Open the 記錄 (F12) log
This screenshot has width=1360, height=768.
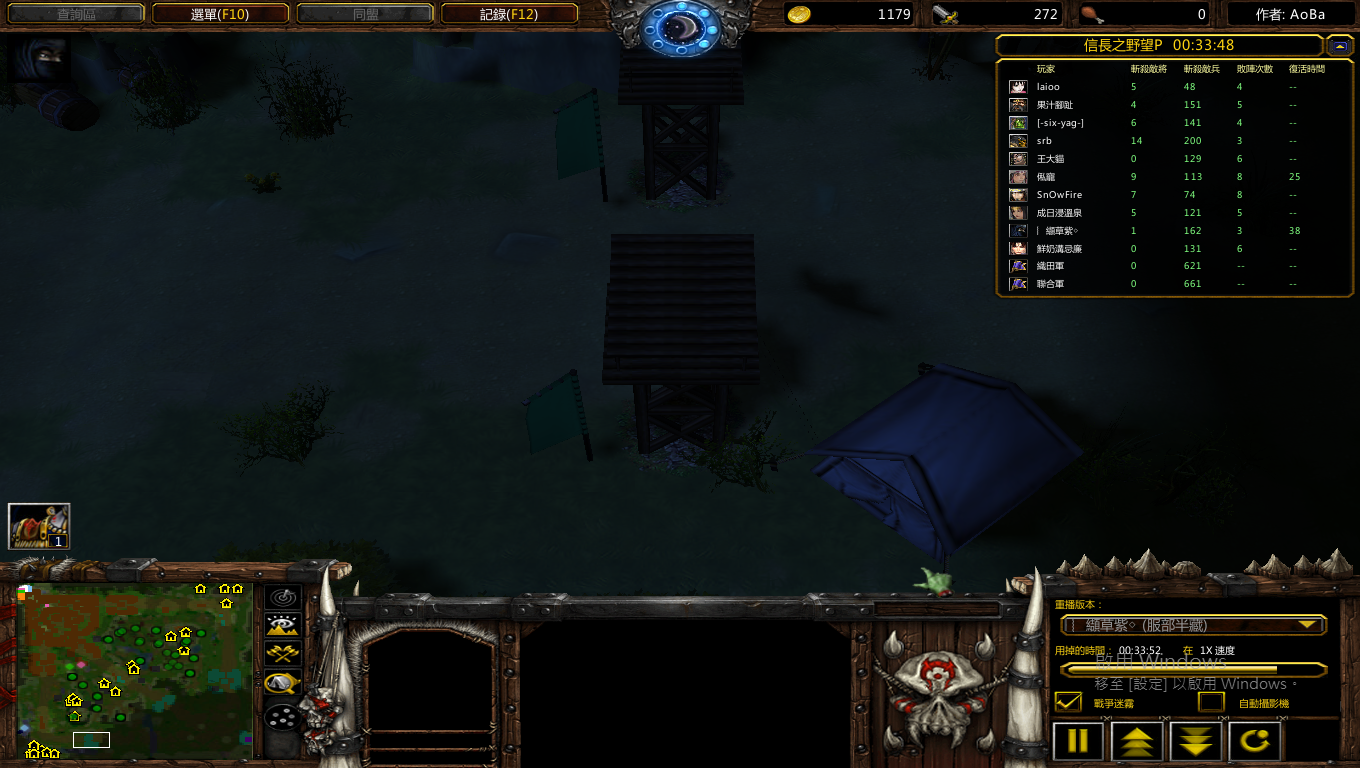coord(509,14)
